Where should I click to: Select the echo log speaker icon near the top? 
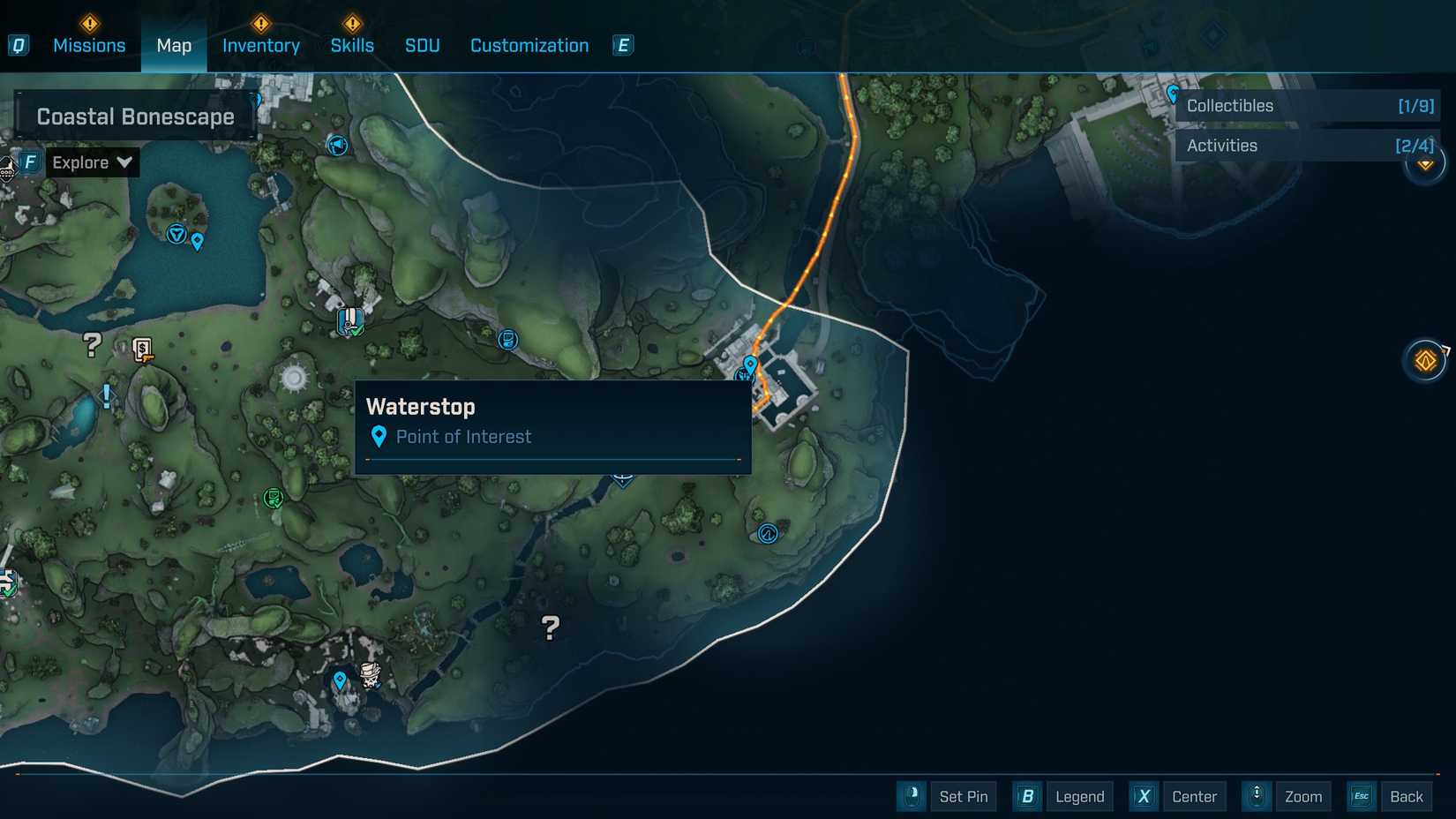[336, 146]
